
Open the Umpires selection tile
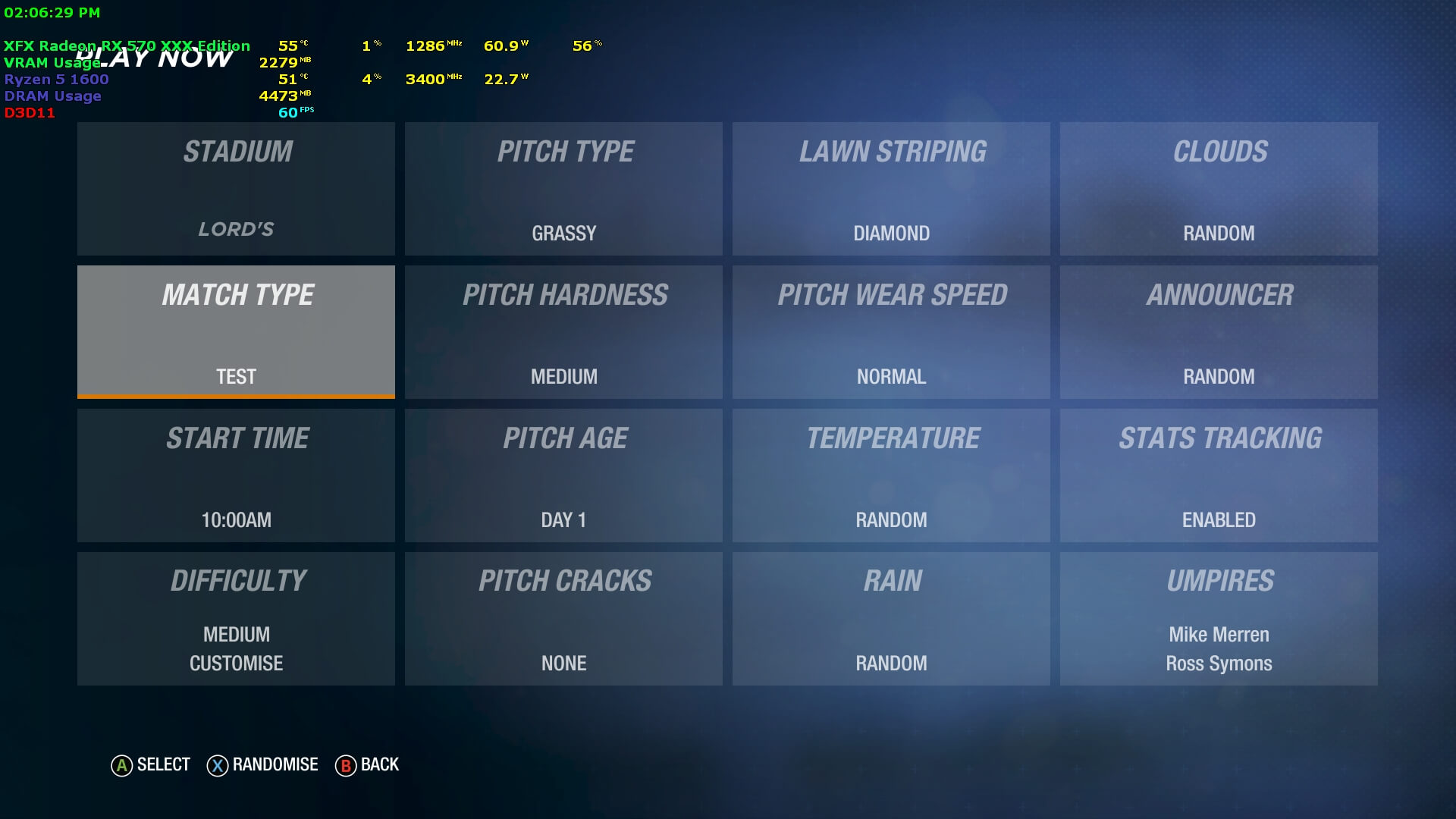click(x=1219, y=619)
